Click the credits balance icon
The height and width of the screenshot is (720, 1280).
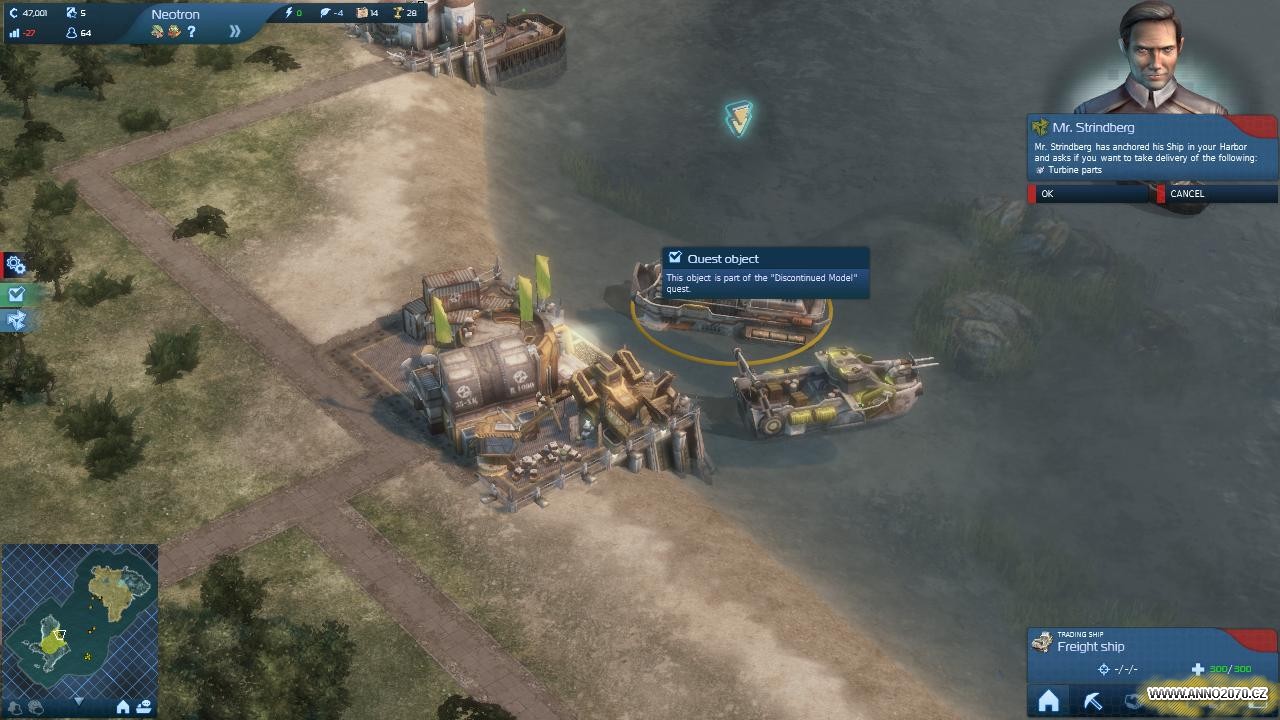pyautogui.click(x=14, y=13)
